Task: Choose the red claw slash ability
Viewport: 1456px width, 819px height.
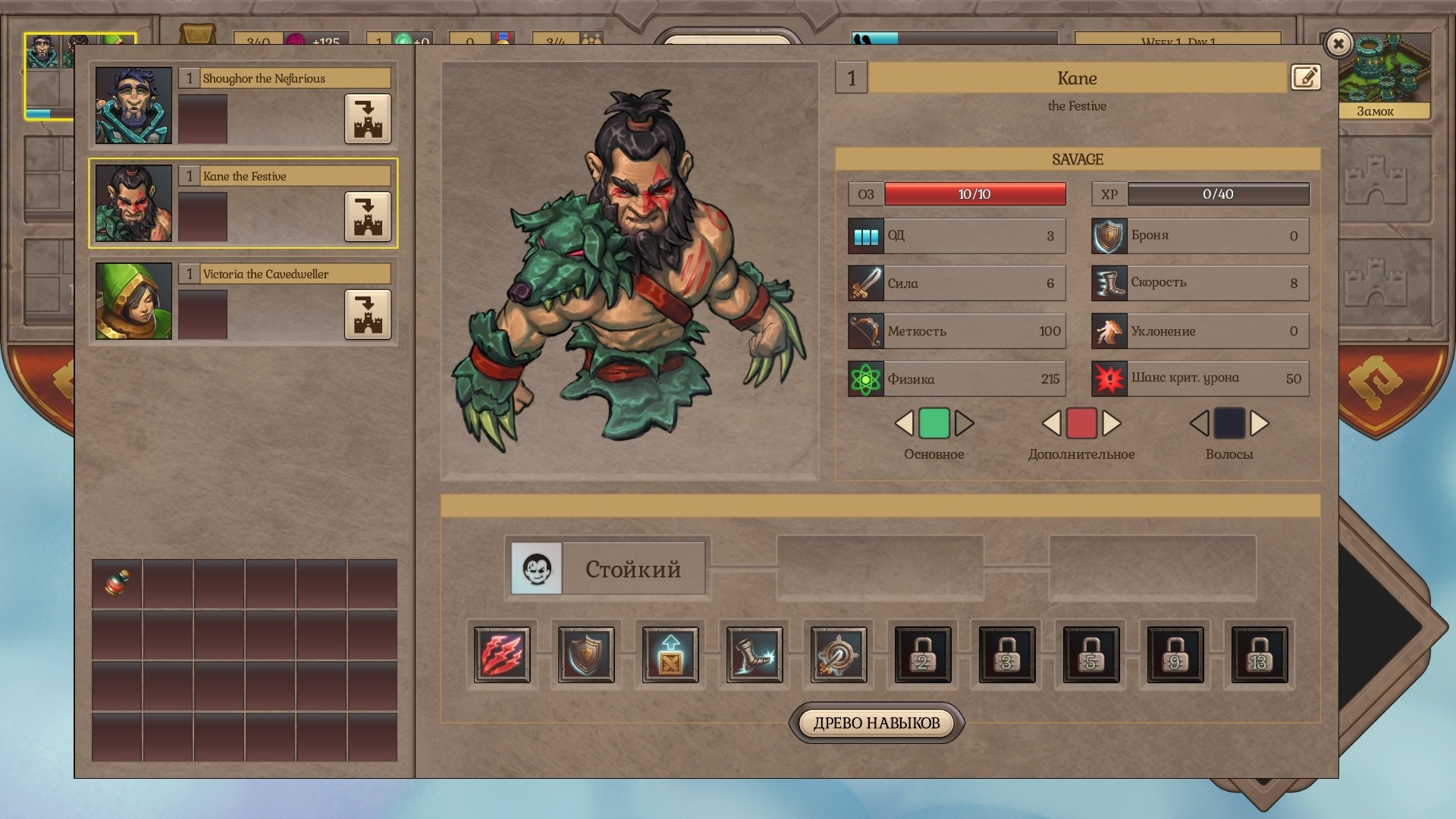Action: click(502, 654)
